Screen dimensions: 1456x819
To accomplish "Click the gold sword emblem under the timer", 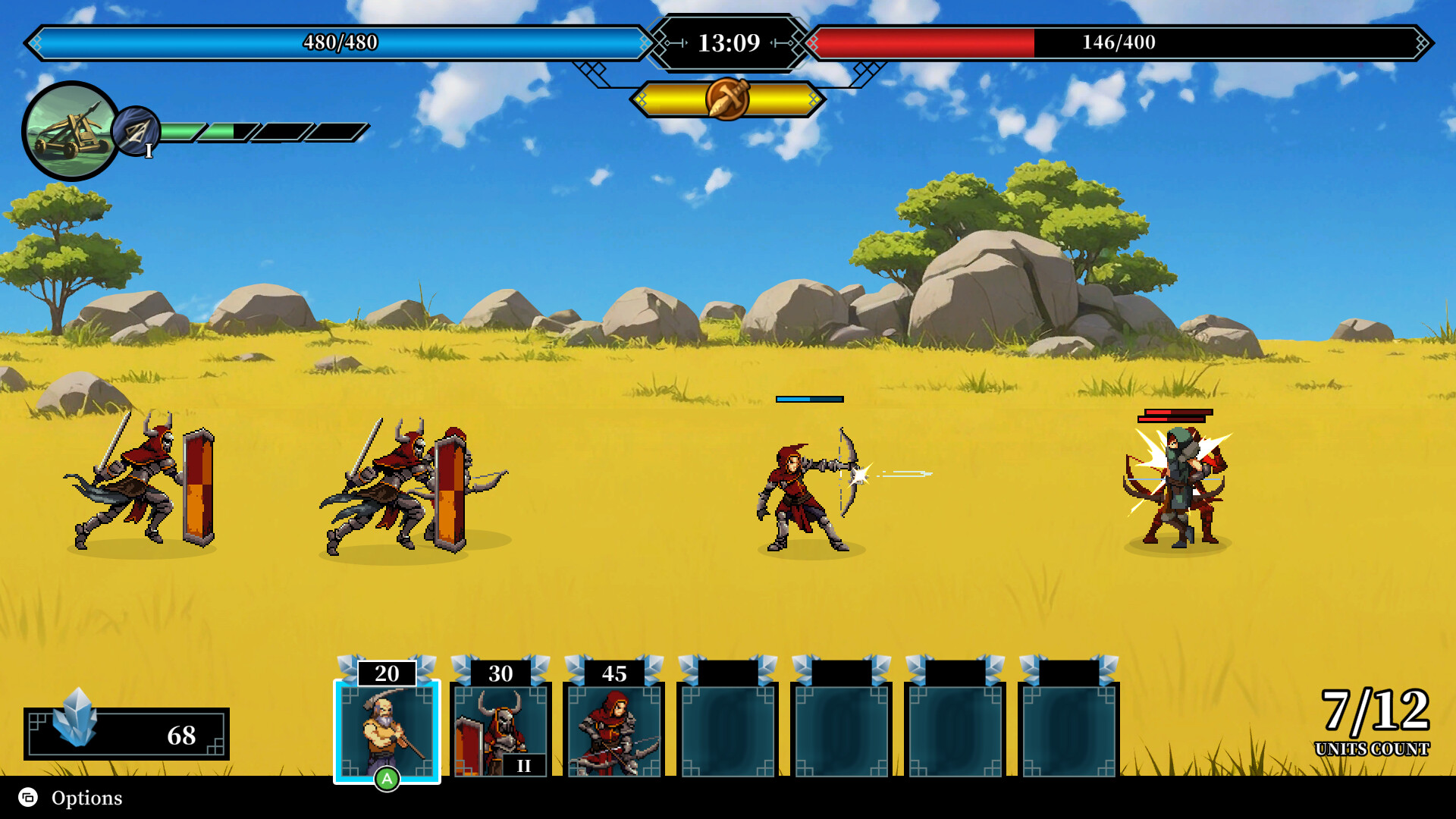I will (728, 97).
